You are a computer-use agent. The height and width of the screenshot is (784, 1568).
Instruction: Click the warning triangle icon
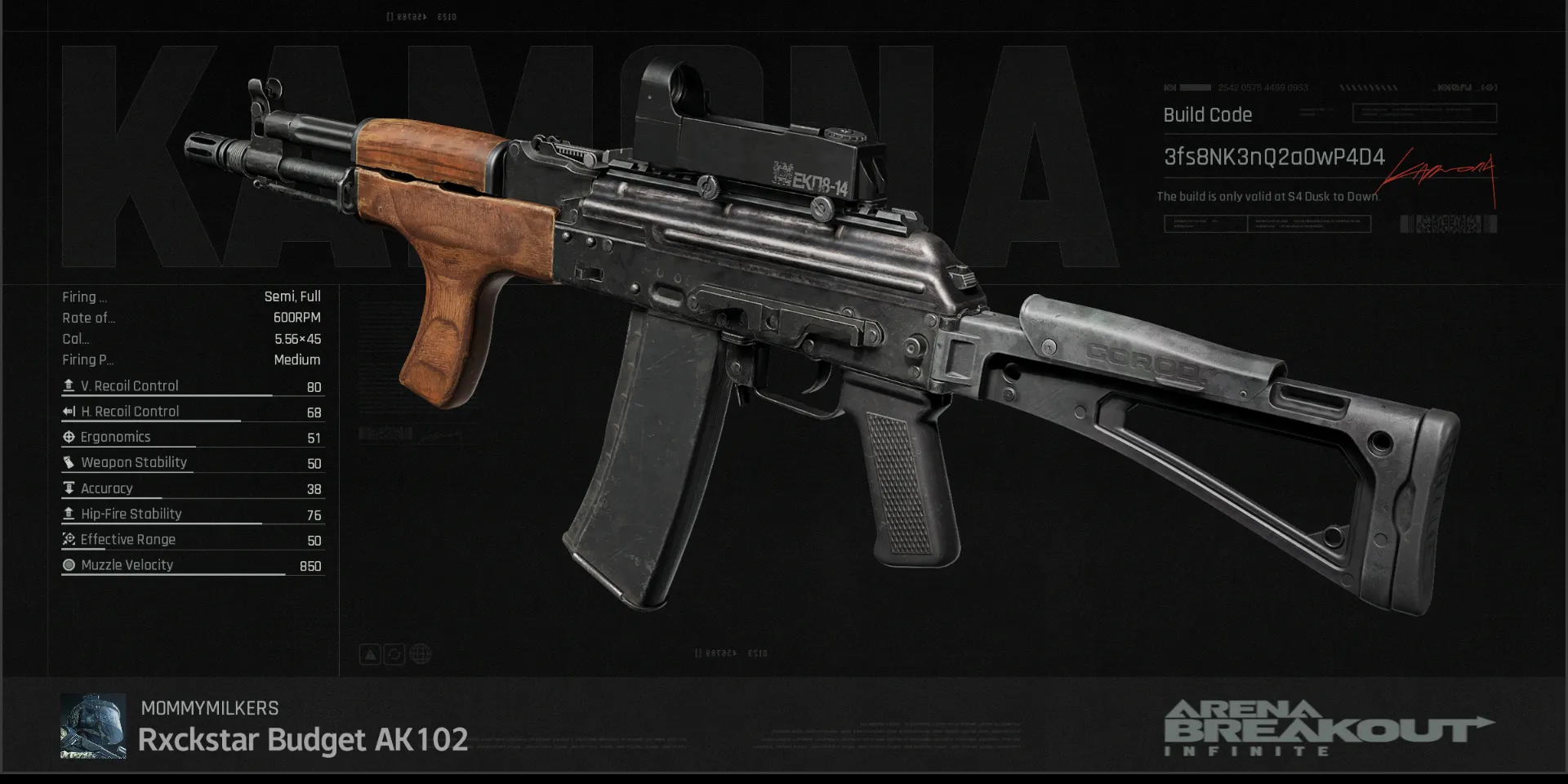coord(370,654)
